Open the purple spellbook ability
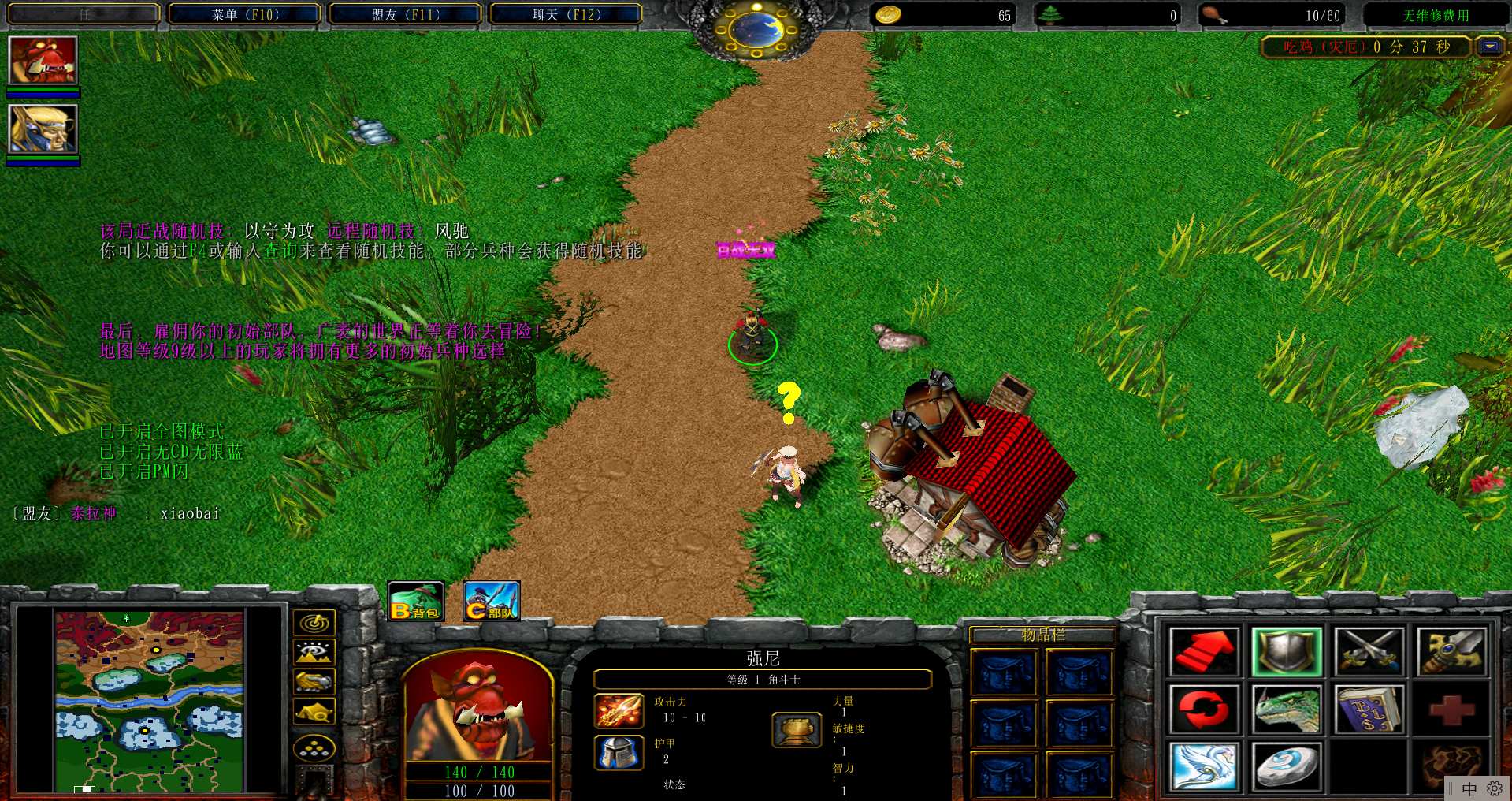1512x801 pixels. point(1369,709)
